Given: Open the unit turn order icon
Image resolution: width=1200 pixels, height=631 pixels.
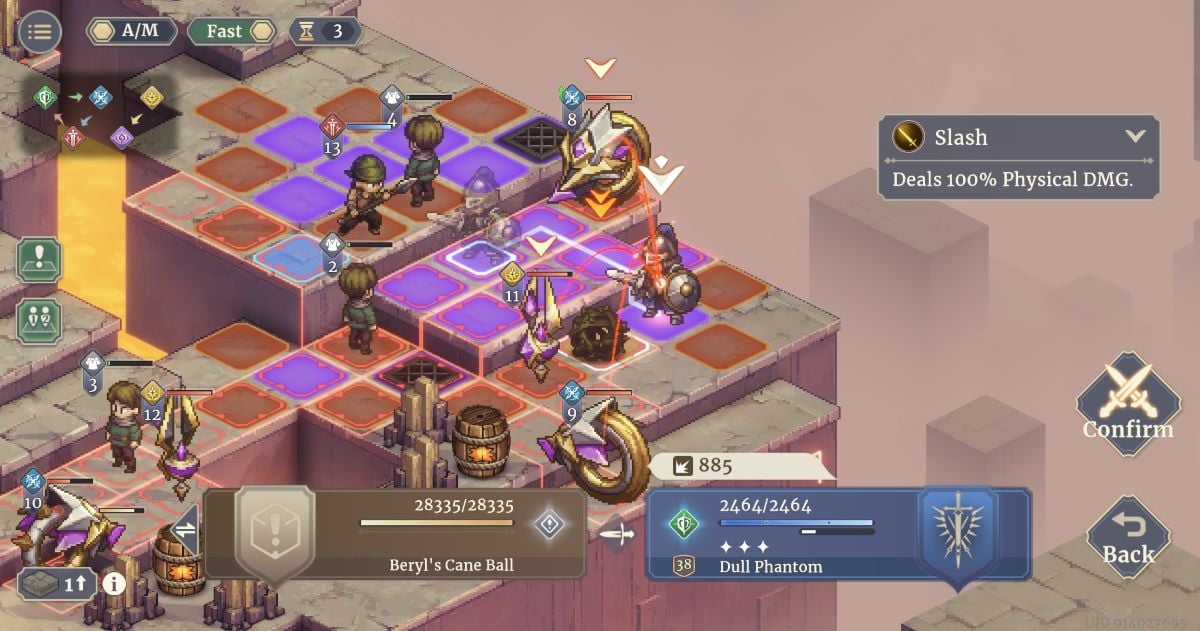Looking at the screenshot, I should (39, 321).
